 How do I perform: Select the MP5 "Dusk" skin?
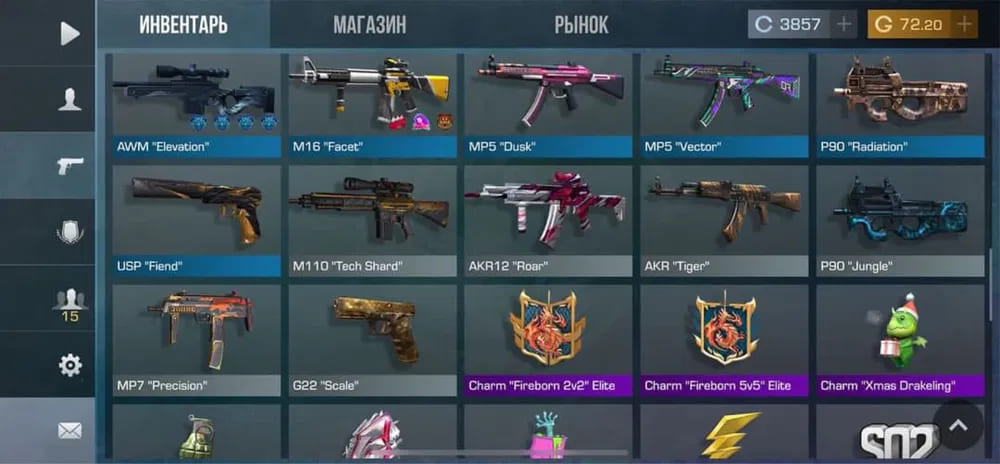point(548,105)
